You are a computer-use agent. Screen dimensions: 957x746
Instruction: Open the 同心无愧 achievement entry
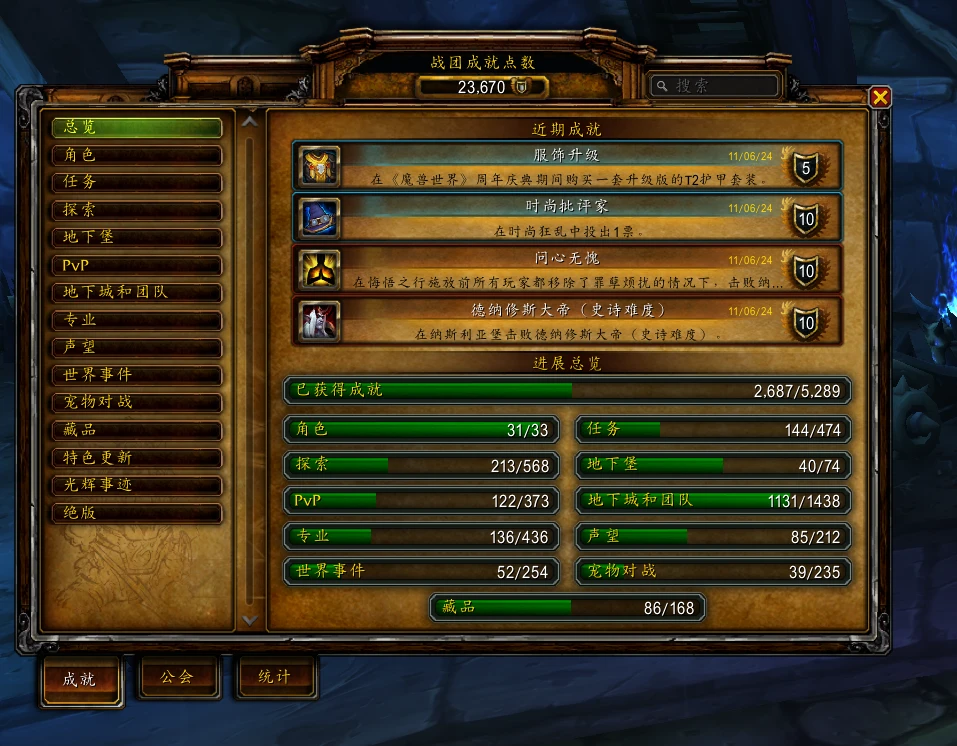566,270
